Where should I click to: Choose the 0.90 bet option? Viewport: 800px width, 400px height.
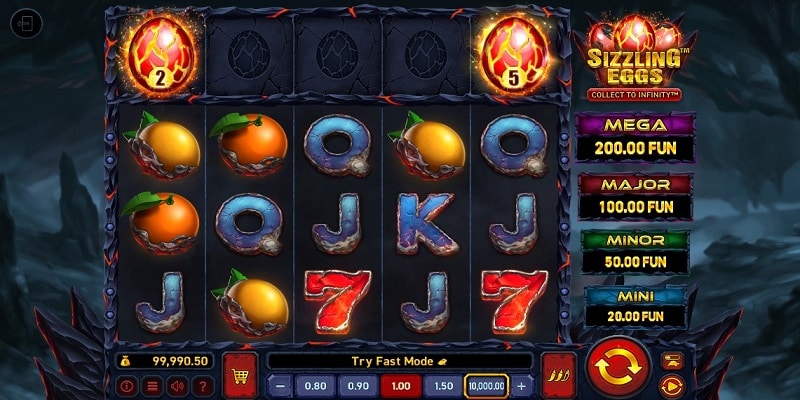pos(357,386)
